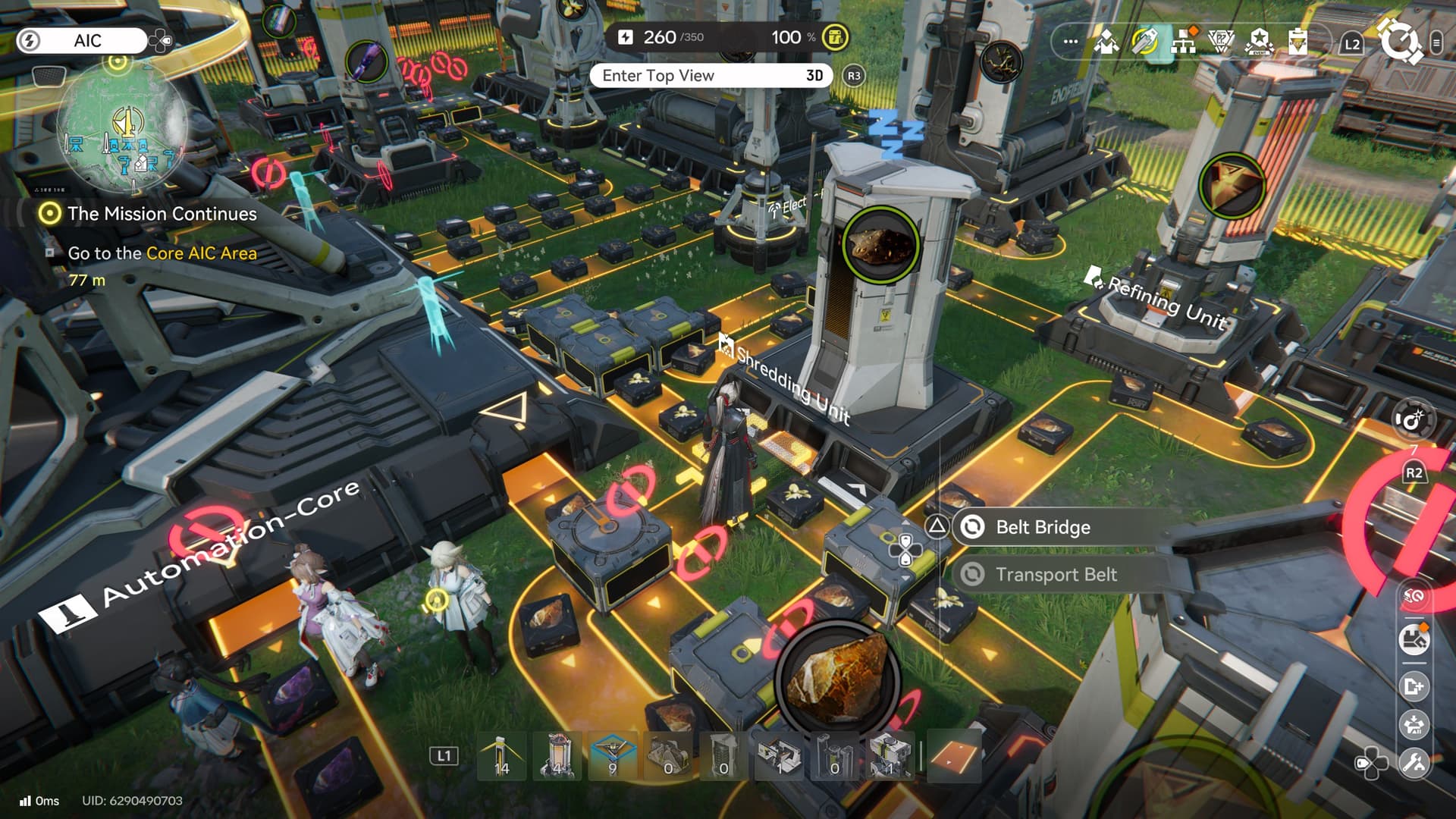
Task: Open the hierarchy tree icon with orange badge
Action: [x=1183, y=42]
